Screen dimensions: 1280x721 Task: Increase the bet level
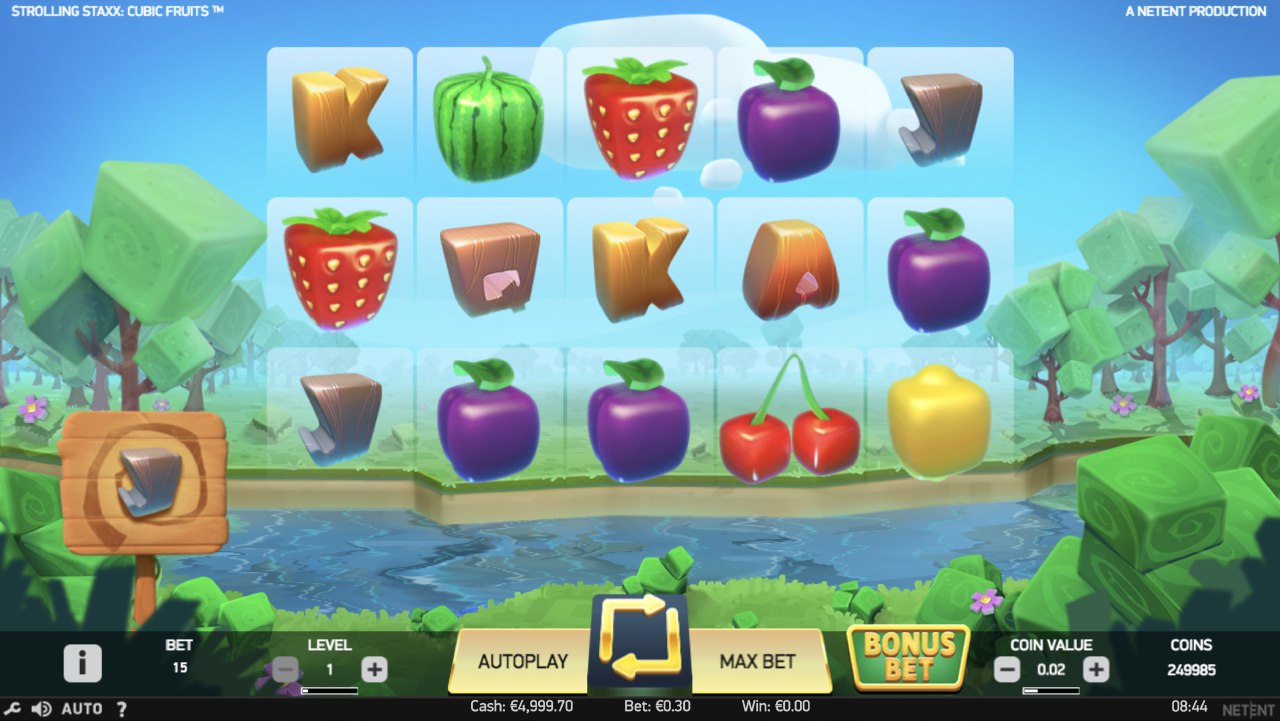(374, 669)
